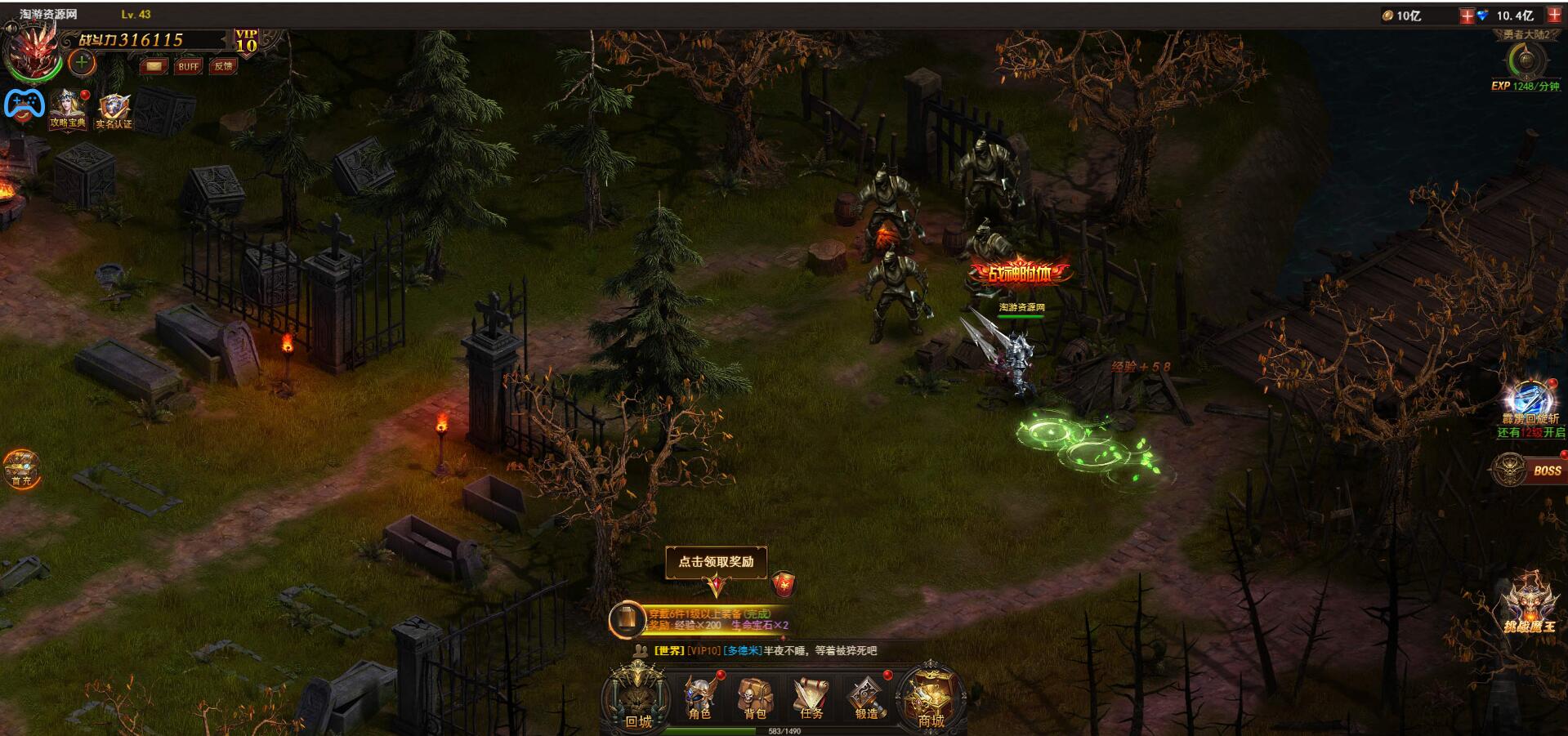The image size is (1568, 736).
Task: Open the 反馈 feedback button
Action: pyautogui.click(x=223, y=66)
